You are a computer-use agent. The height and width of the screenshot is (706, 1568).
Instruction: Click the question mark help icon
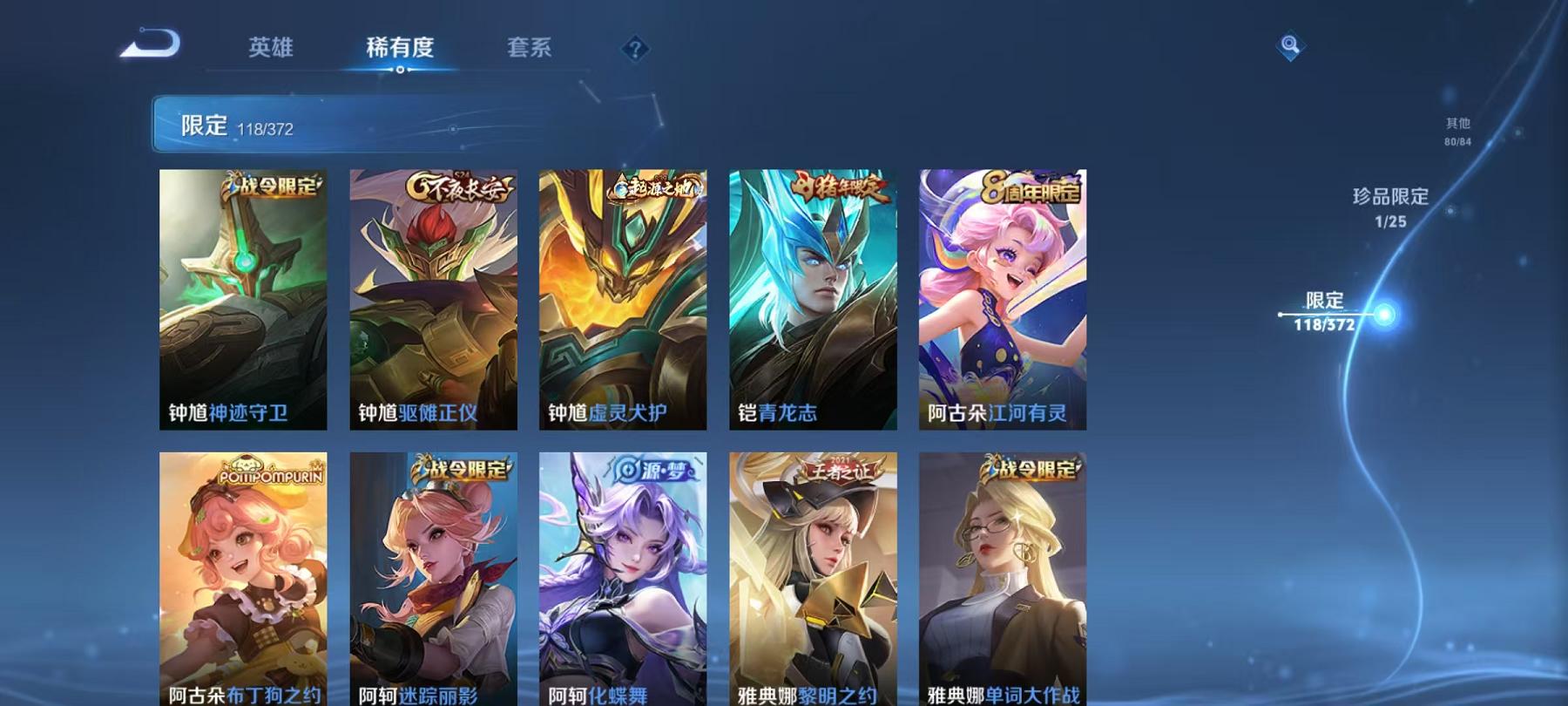(x=635, y=49)
